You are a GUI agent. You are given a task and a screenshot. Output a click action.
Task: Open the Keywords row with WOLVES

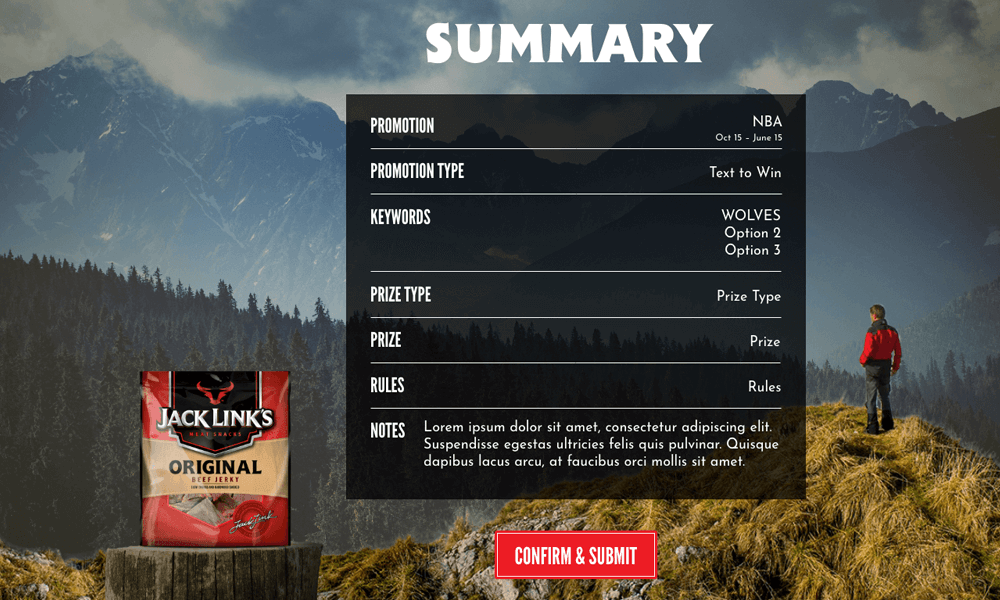[x=575, y=232]
